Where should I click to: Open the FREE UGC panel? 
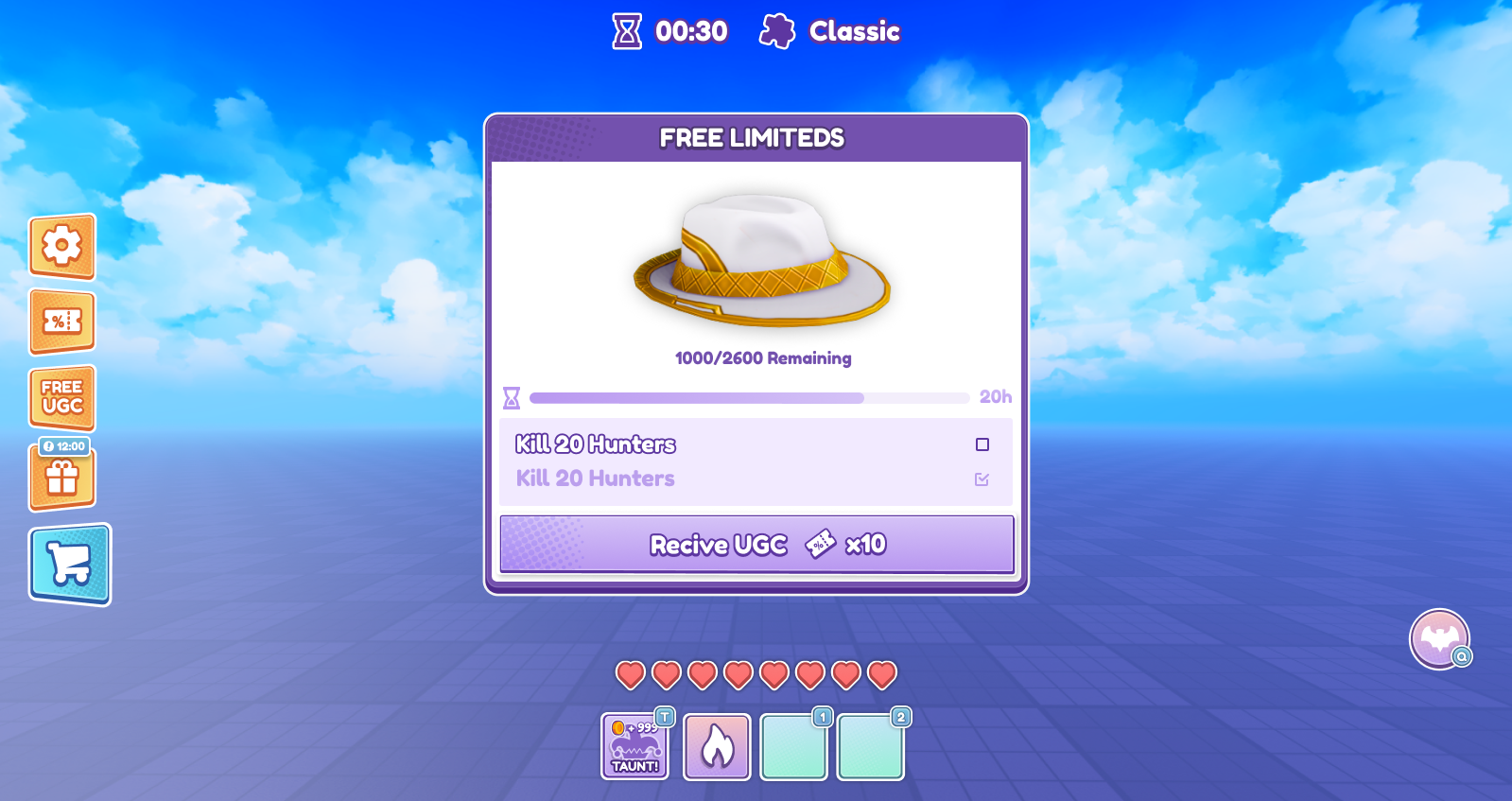62,397
